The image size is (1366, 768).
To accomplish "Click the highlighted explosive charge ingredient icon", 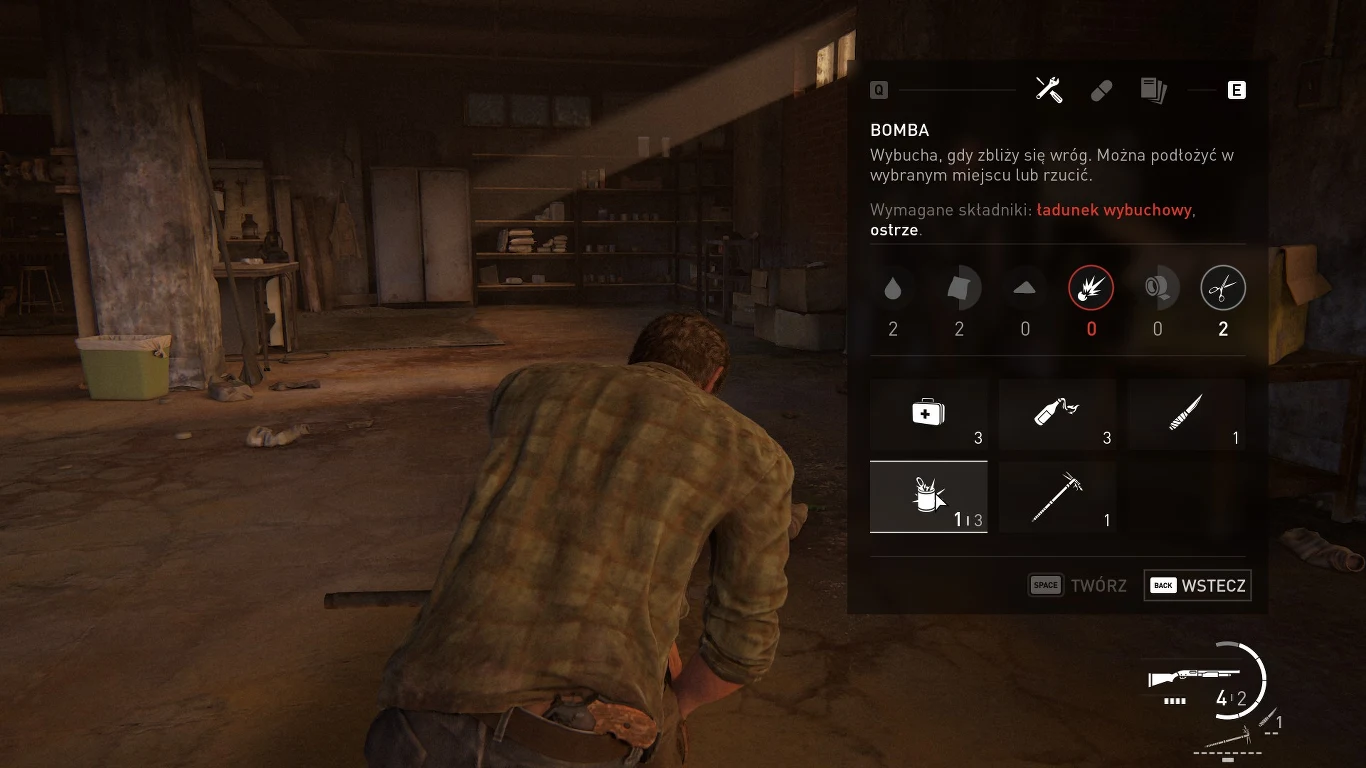I will 1091,287.
